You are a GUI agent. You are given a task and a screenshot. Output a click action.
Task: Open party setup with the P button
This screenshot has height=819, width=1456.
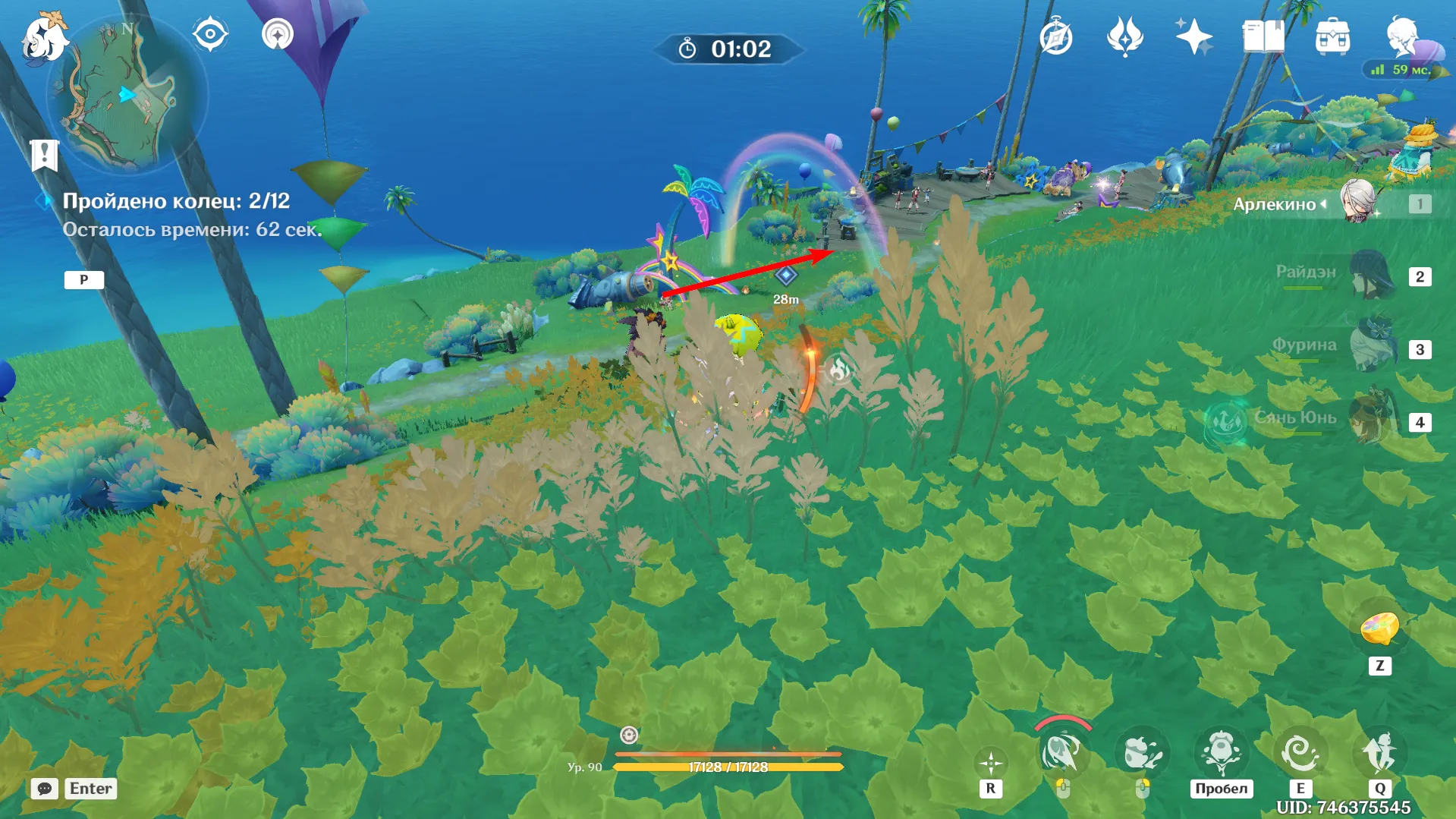(84, 279)
